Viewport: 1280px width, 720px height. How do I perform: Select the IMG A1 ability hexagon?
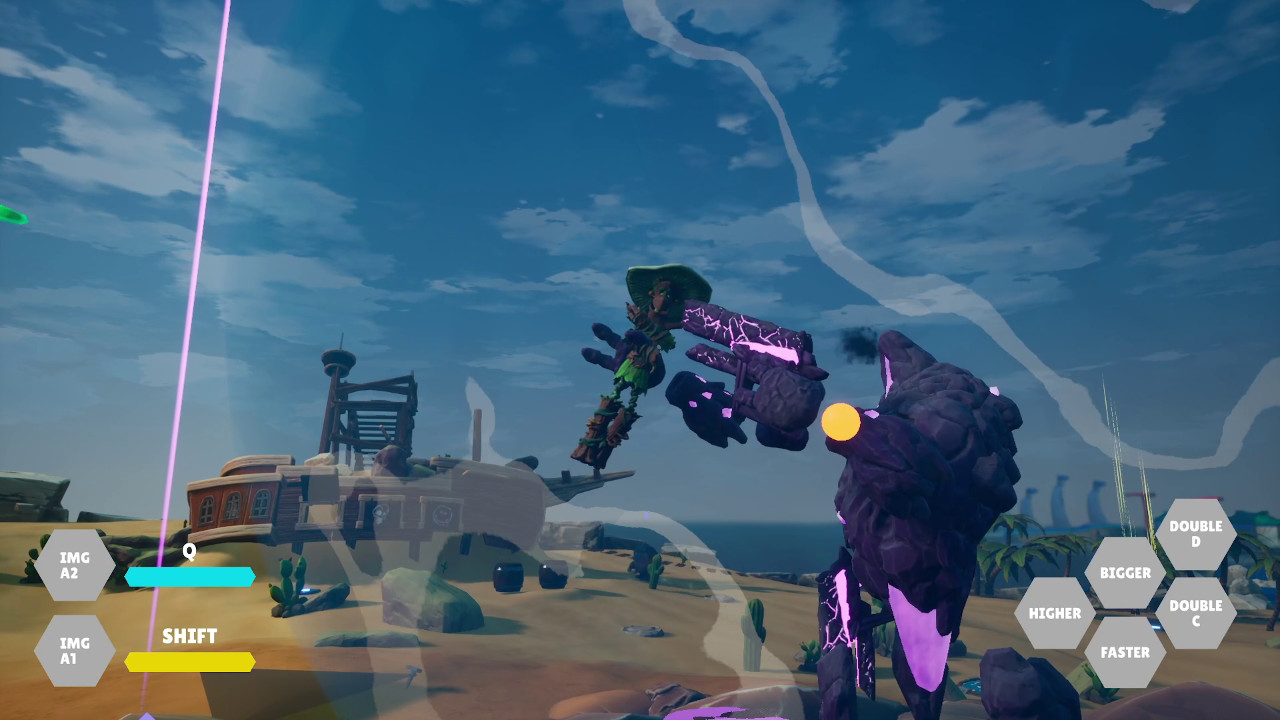pyautogui.click(x=73, y=650)
